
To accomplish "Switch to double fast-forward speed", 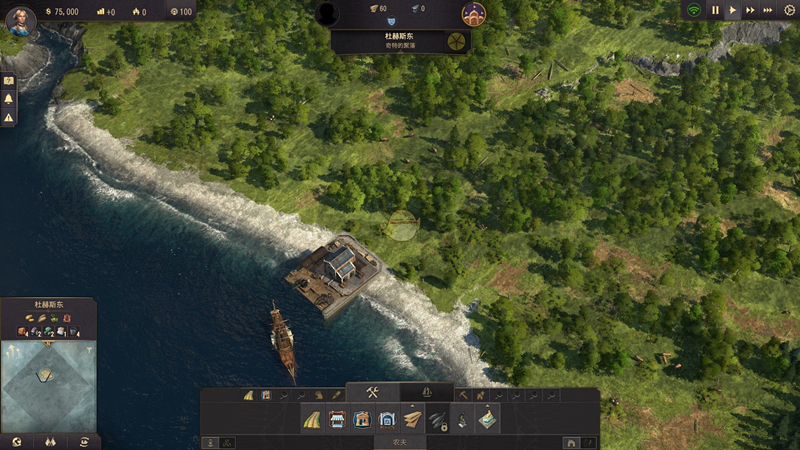I will point(750,10).
